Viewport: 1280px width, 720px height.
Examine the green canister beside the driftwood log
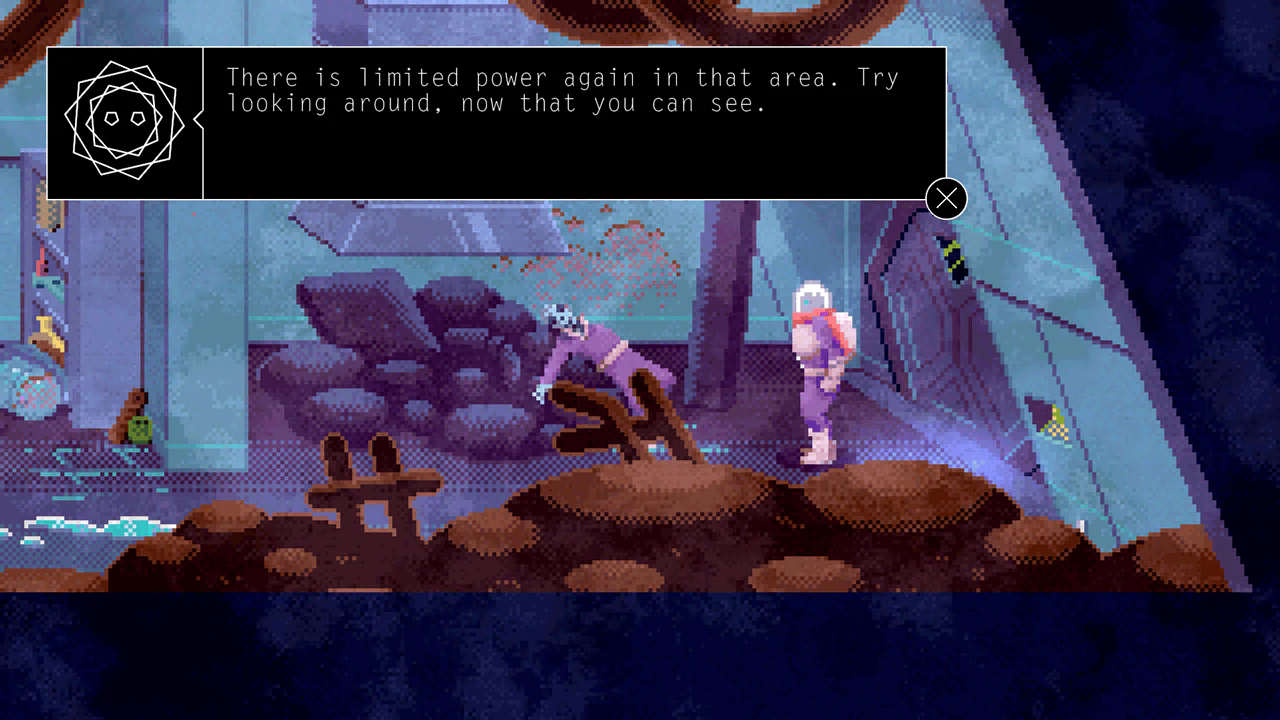click(x=139, y=428)
